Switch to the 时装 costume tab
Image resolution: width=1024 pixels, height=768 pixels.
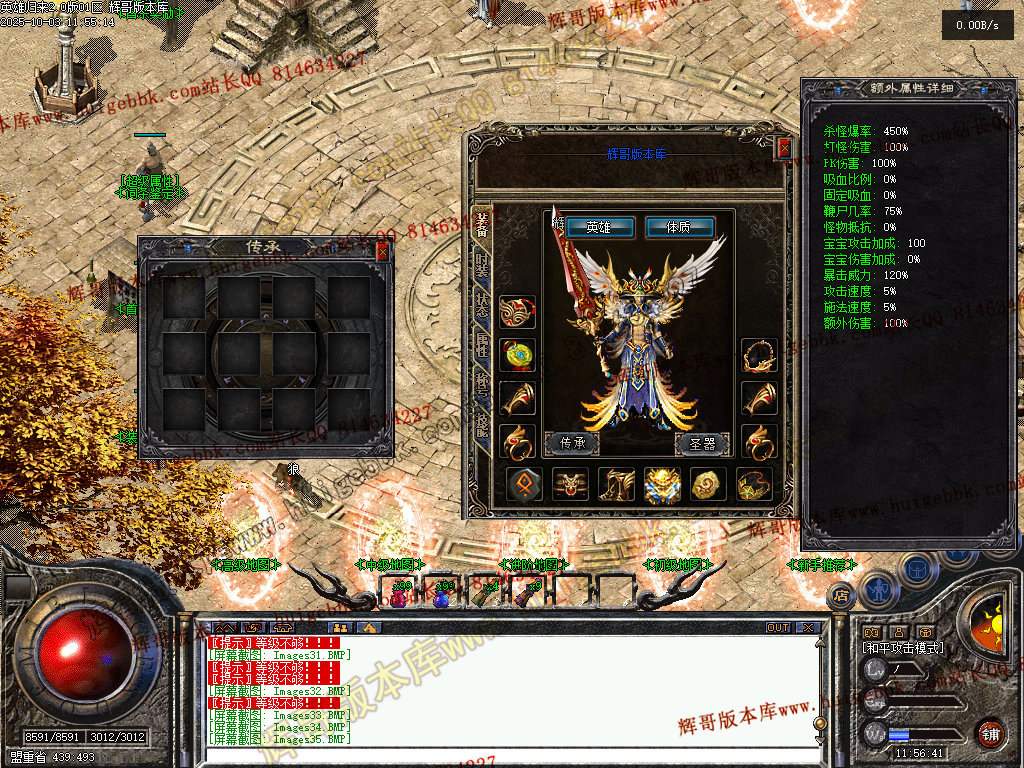[x=483, y=268]
